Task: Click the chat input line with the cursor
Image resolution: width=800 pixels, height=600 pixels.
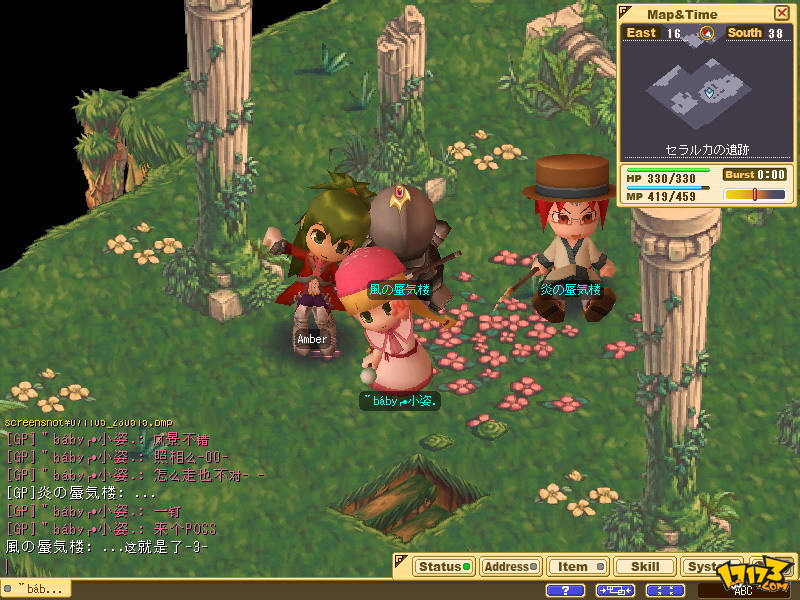Action: (100, 564)
